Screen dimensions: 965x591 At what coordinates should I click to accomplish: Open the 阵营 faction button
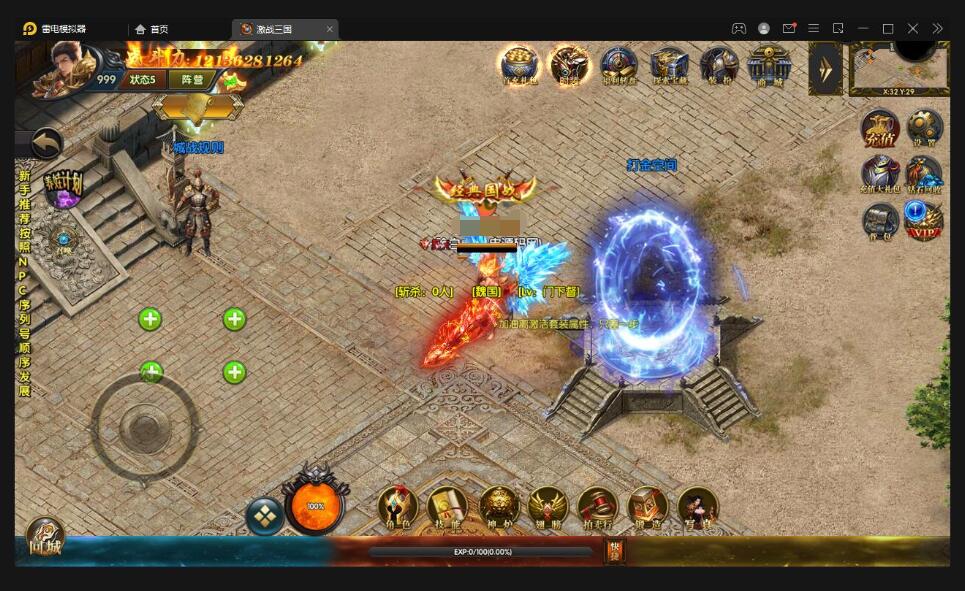point(192,79)
